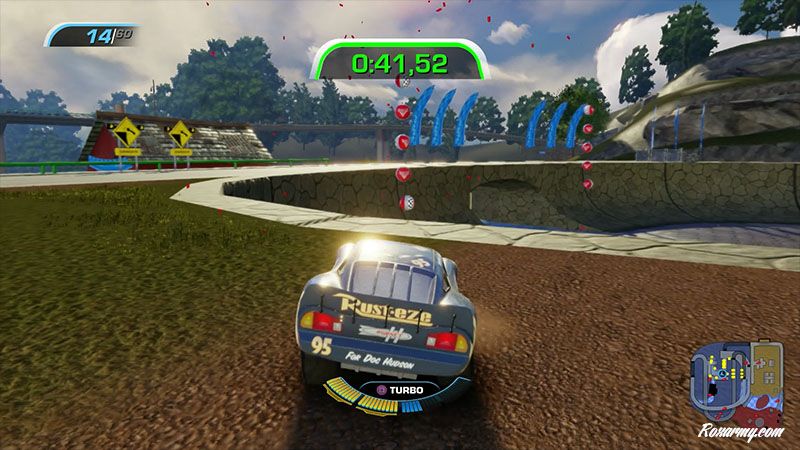Image resolution: width=800 pixels, height=450 pixels.
Task: Open the track minimap
Action: point(739,378)
